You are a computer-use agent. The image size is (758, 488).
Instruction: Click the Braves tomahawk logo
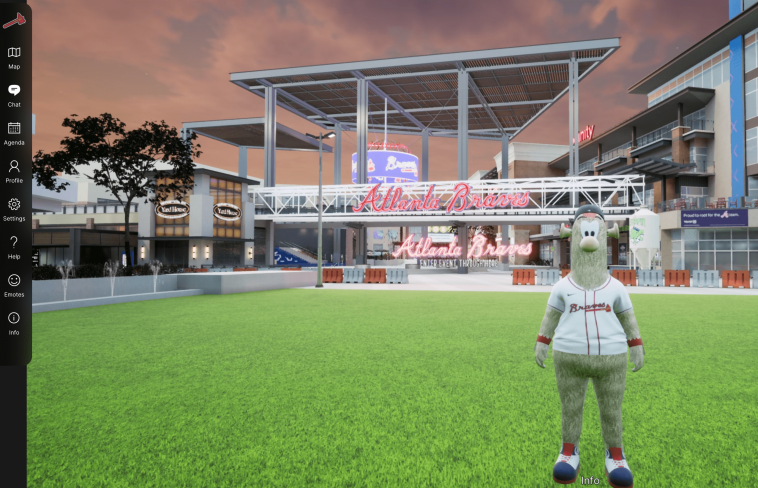14,18
